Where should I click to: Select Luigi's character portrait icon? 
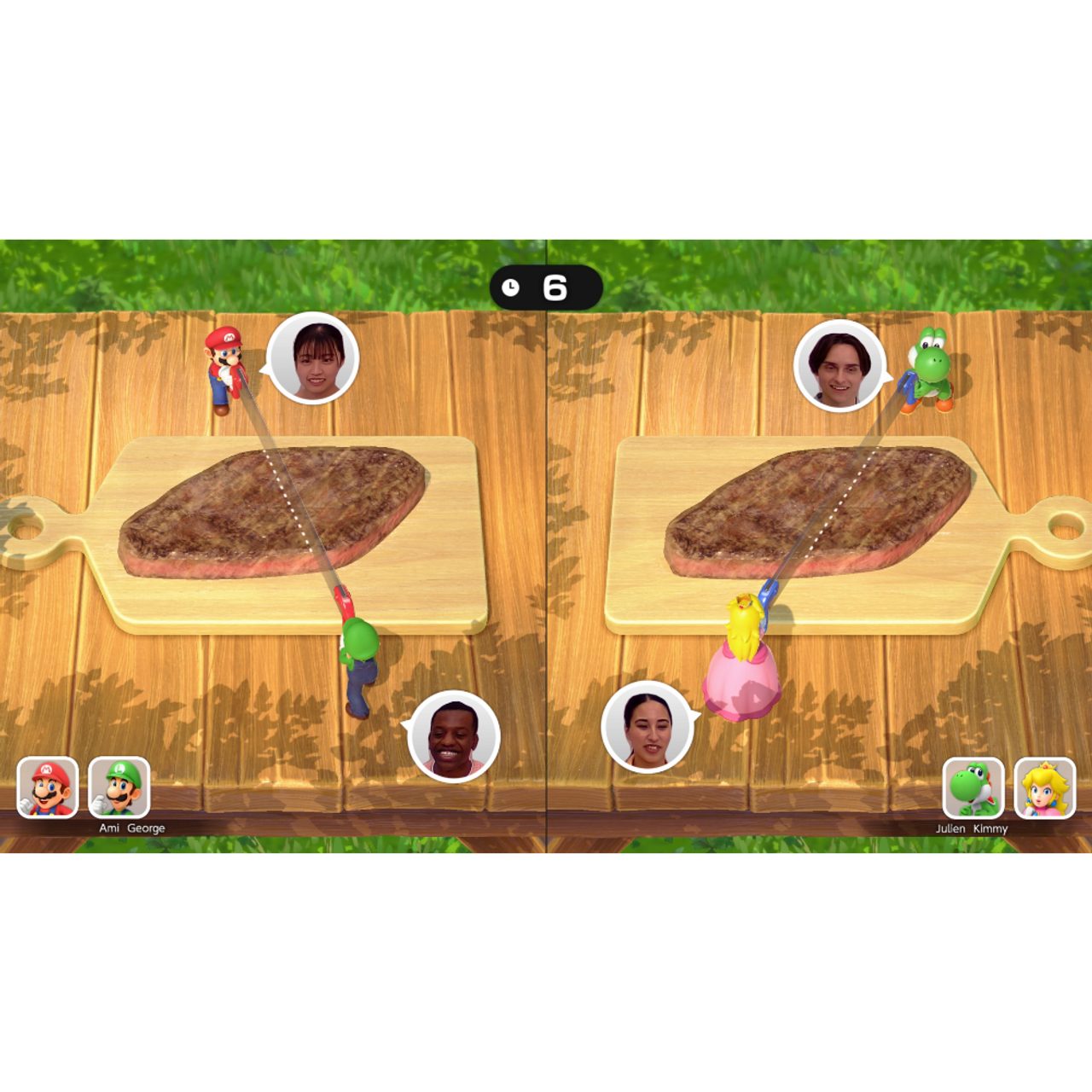click(x=119, y=787)
